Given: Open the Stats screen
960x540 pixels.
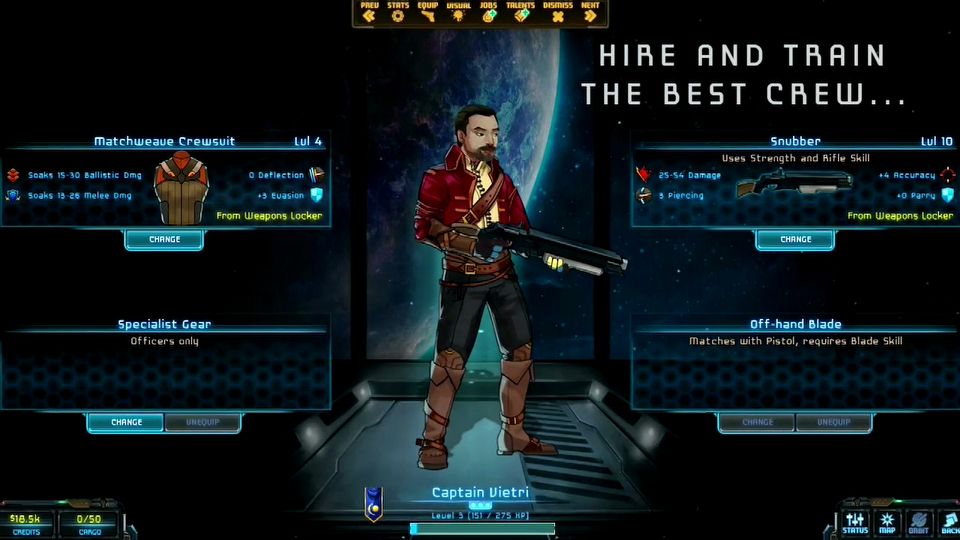Looking at the screenshot, I should pos(399,13).
